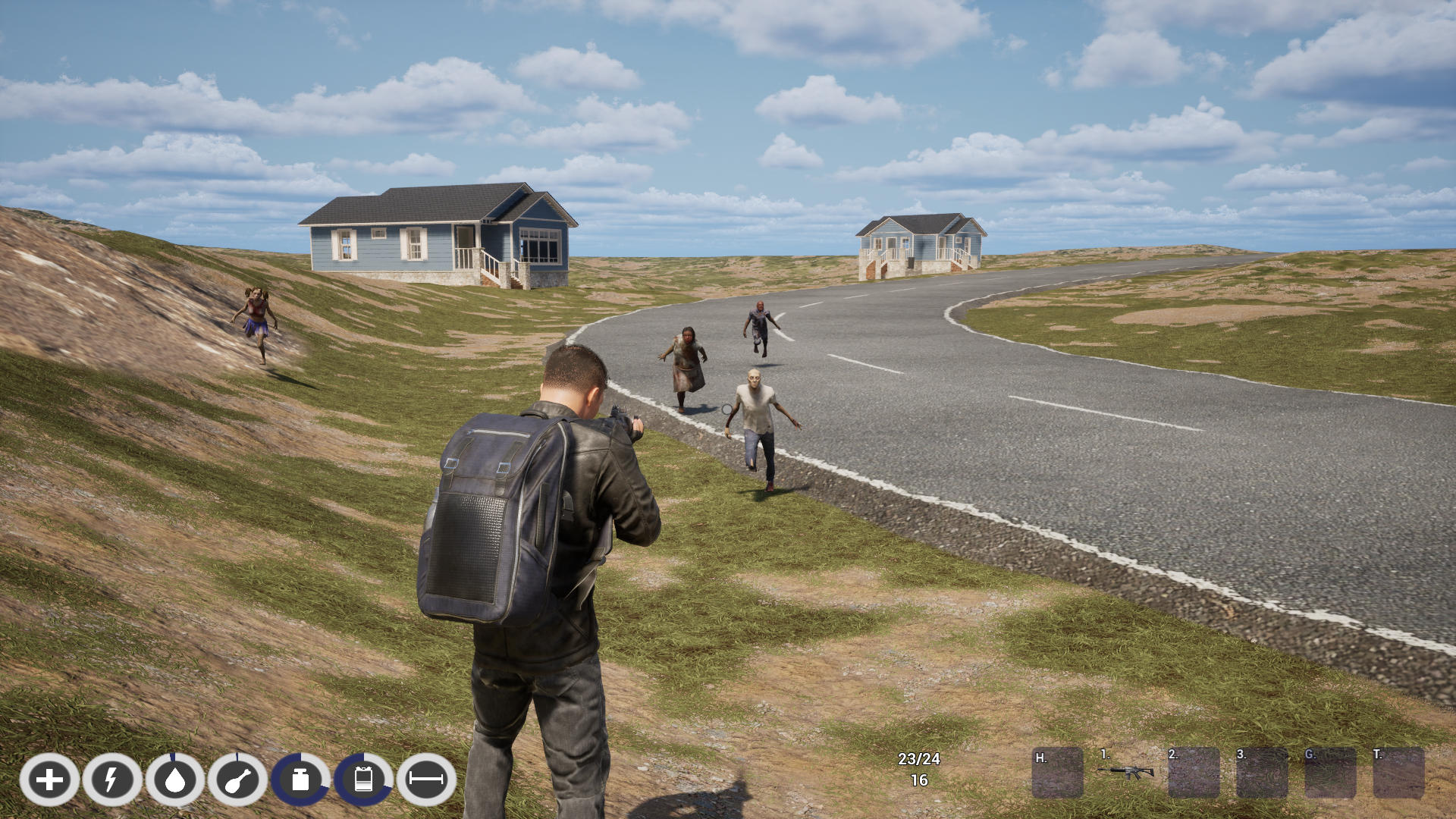1456x819 pixels.
Task: Click the lightning bolt stamina icon
Action: click(x=112, y=780)
